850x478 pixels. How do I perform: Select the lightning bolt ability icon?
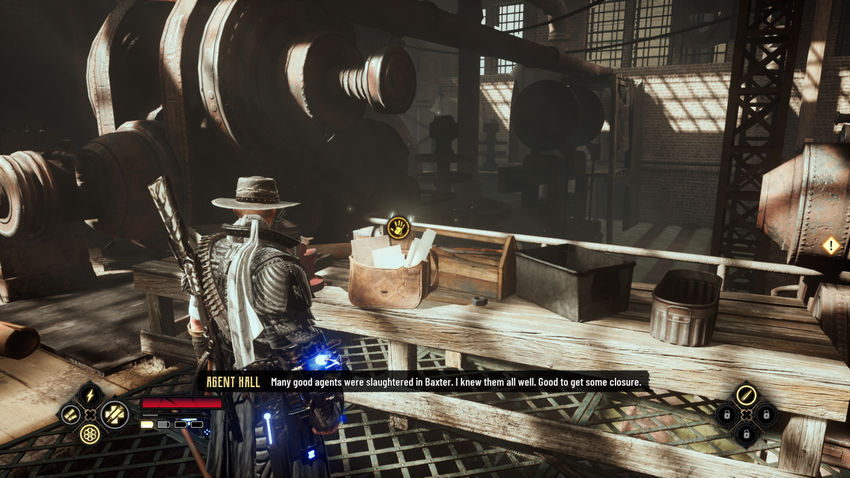pos(90,394)
